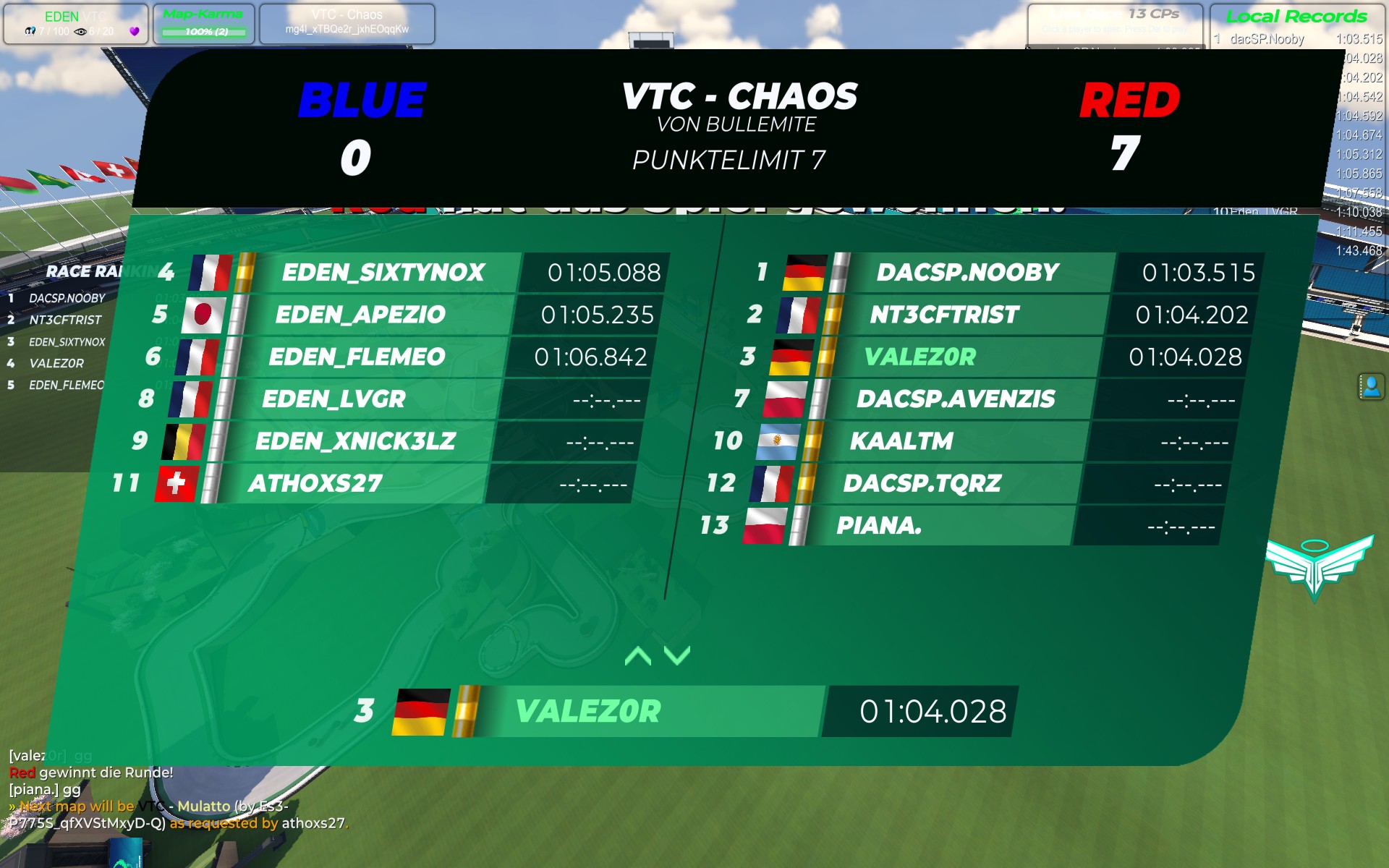Image resolution: width=1389 pixels, height=868 pixels.
Task: Open the Local Records widget
Action: point(1296,17)
